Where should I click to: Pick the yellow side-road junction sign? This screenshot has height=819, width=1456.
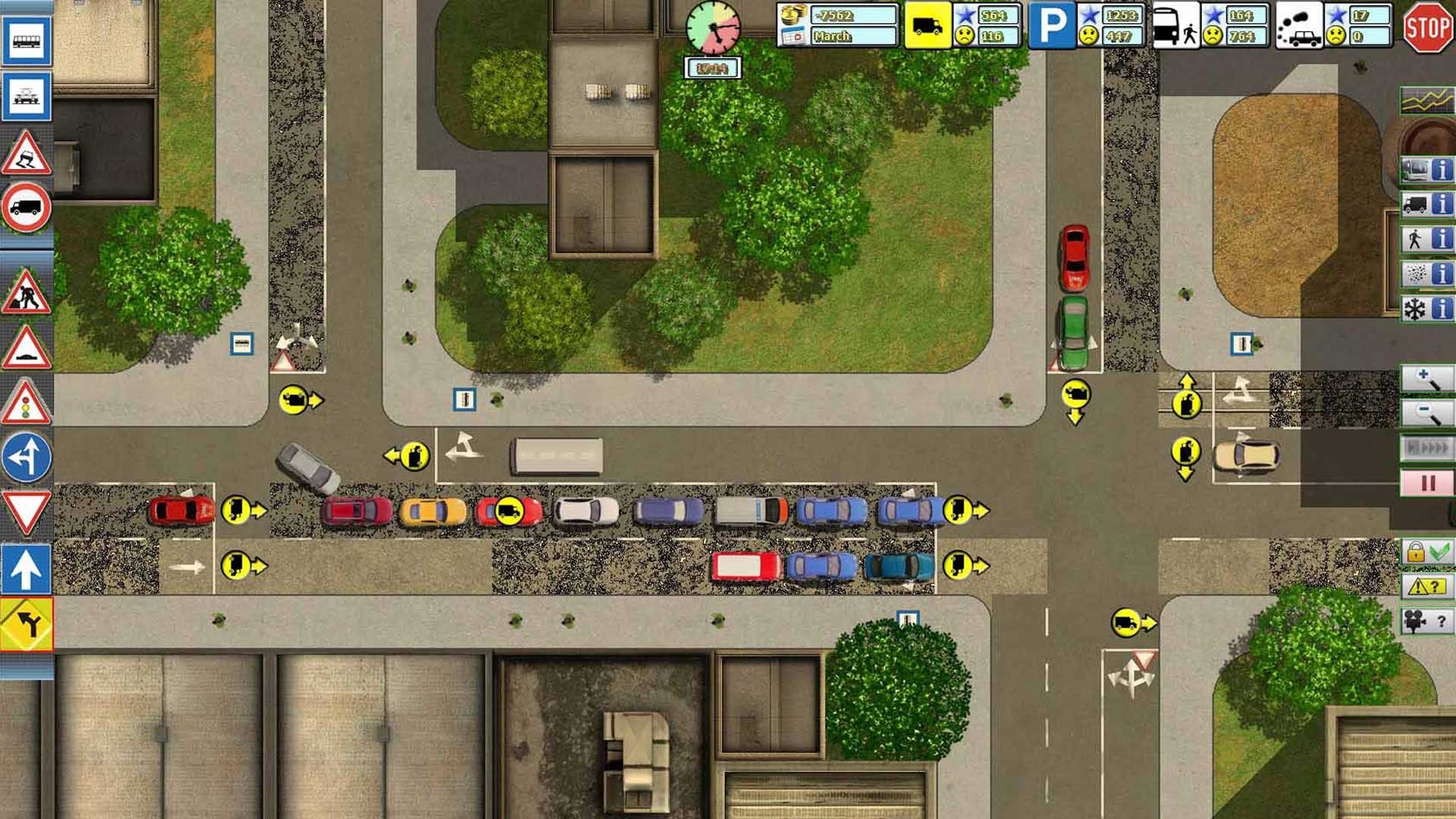pyautogui.click(x=27, y=624)
